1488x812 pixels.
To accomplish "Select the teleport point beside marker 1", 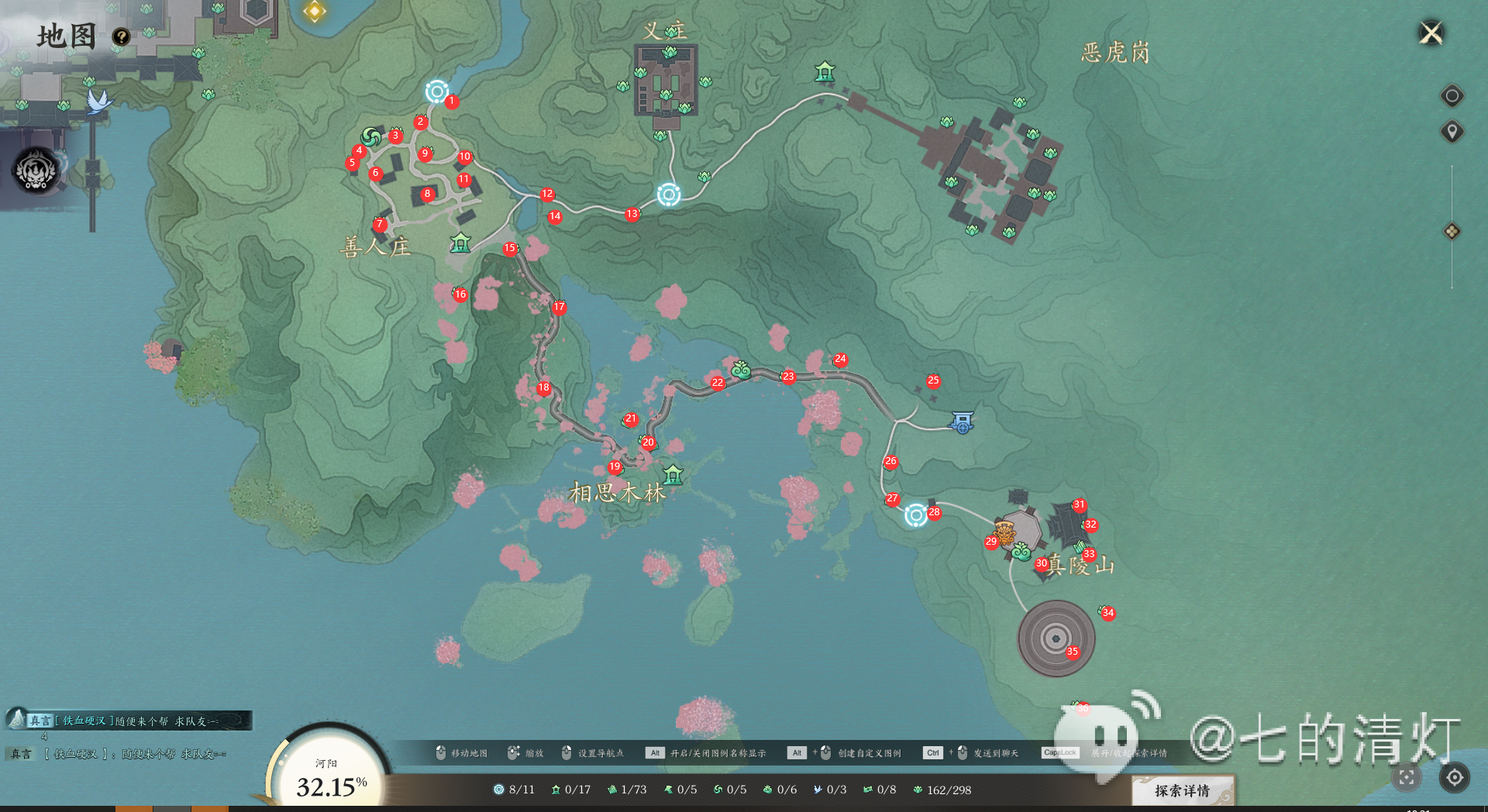I will (x=436, y=92).
